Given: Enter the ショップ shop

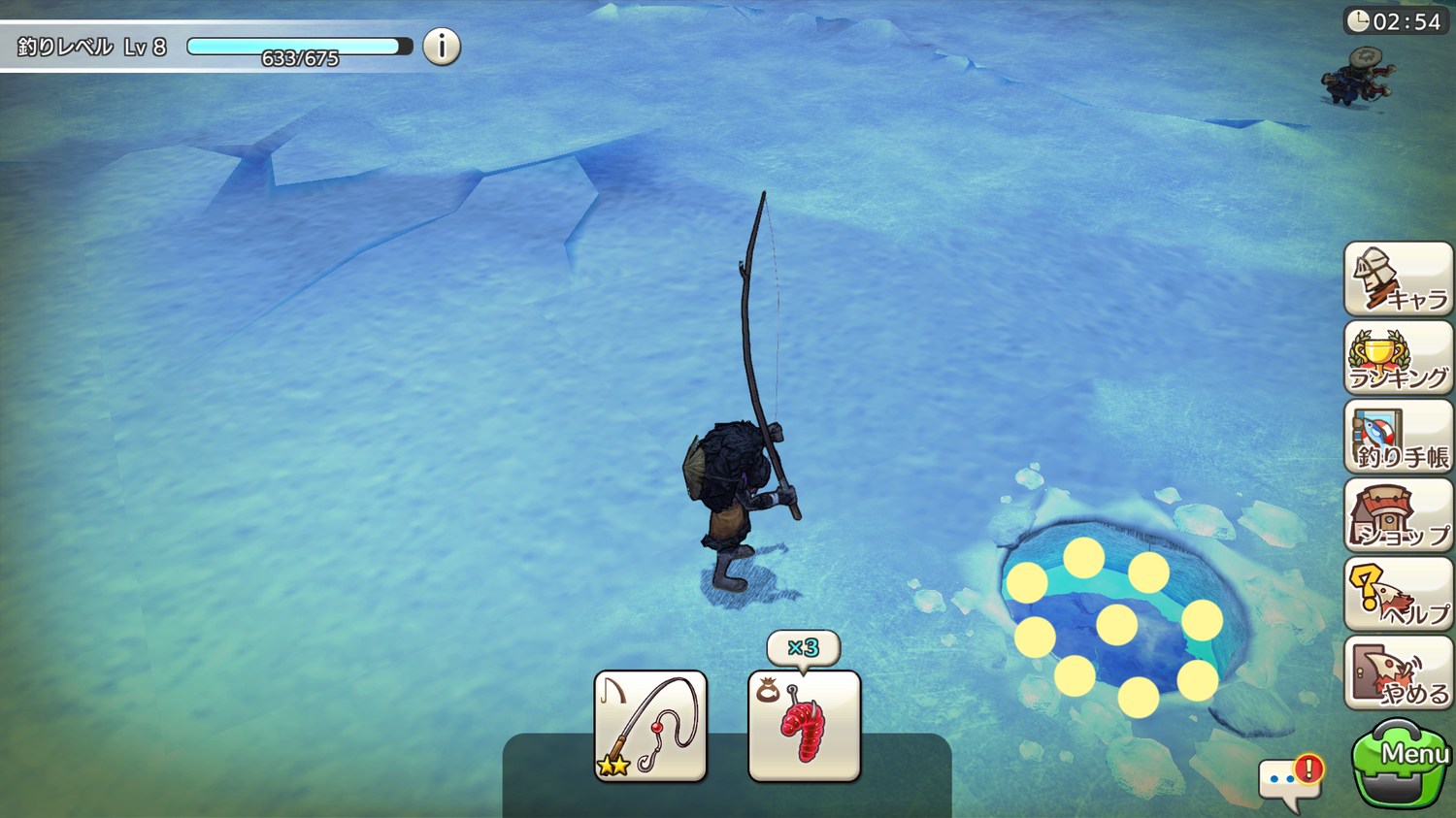Looking at the screenshot, I should pos(1398,516).
